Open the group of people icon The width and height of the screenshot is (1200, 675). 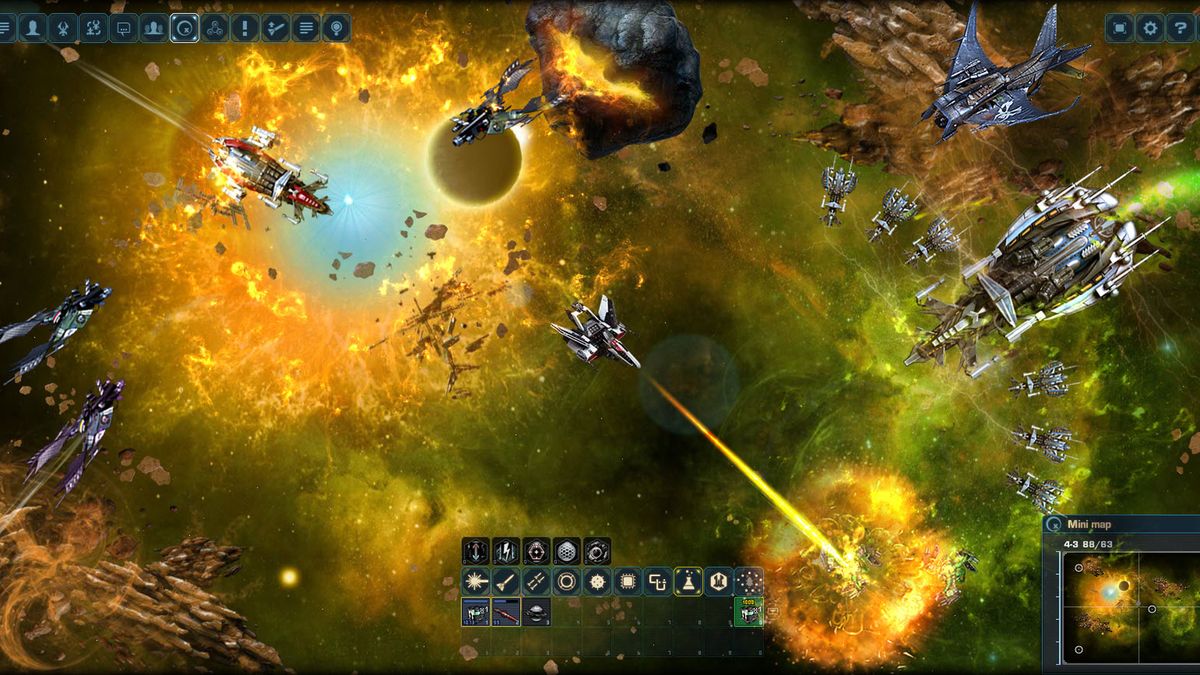point(154,28)
